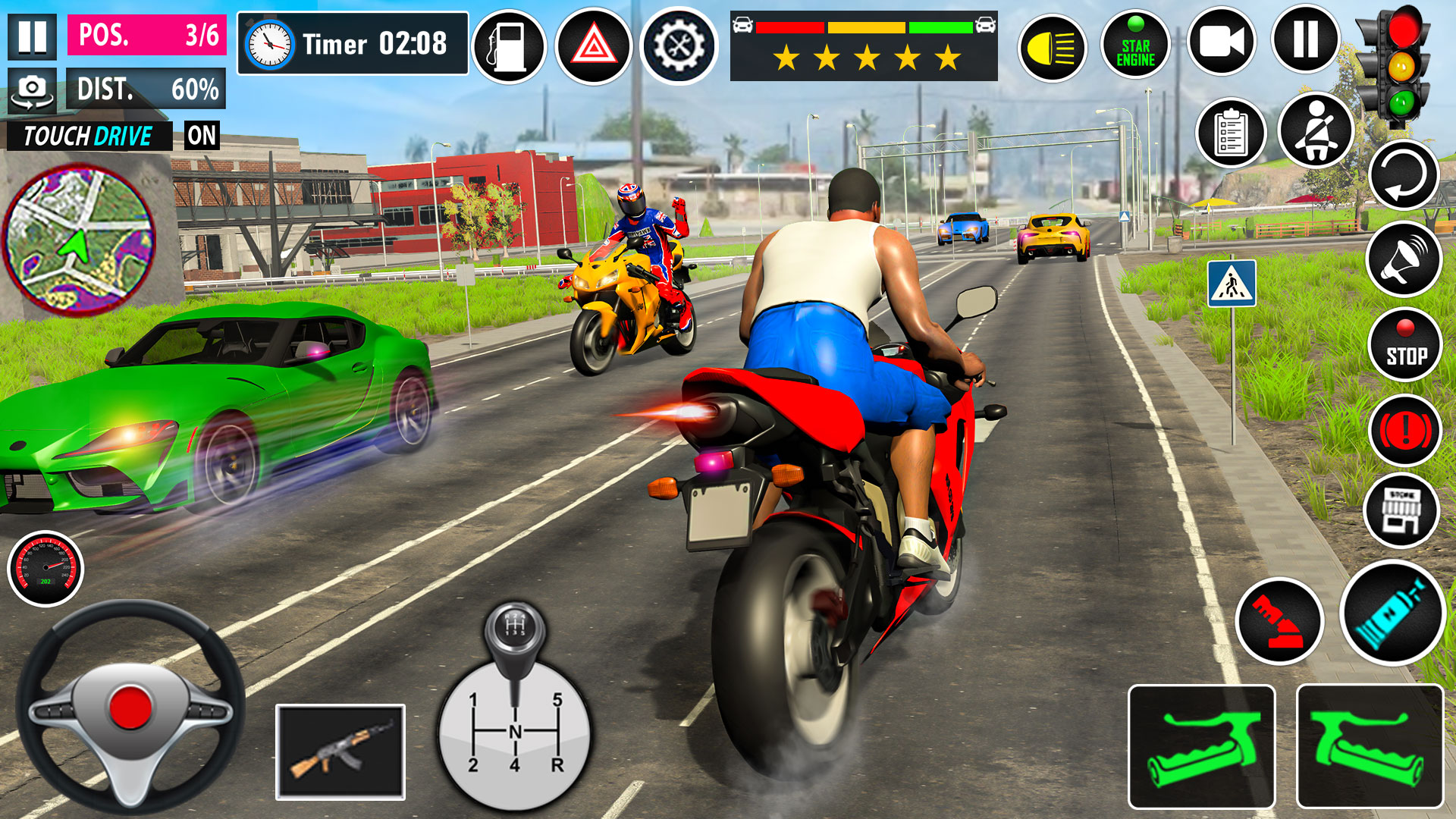The height and width of the screenshot is (819, 1456).
Task: Open the clipboard checklist icon
Action: click(x=1230, y=133)
